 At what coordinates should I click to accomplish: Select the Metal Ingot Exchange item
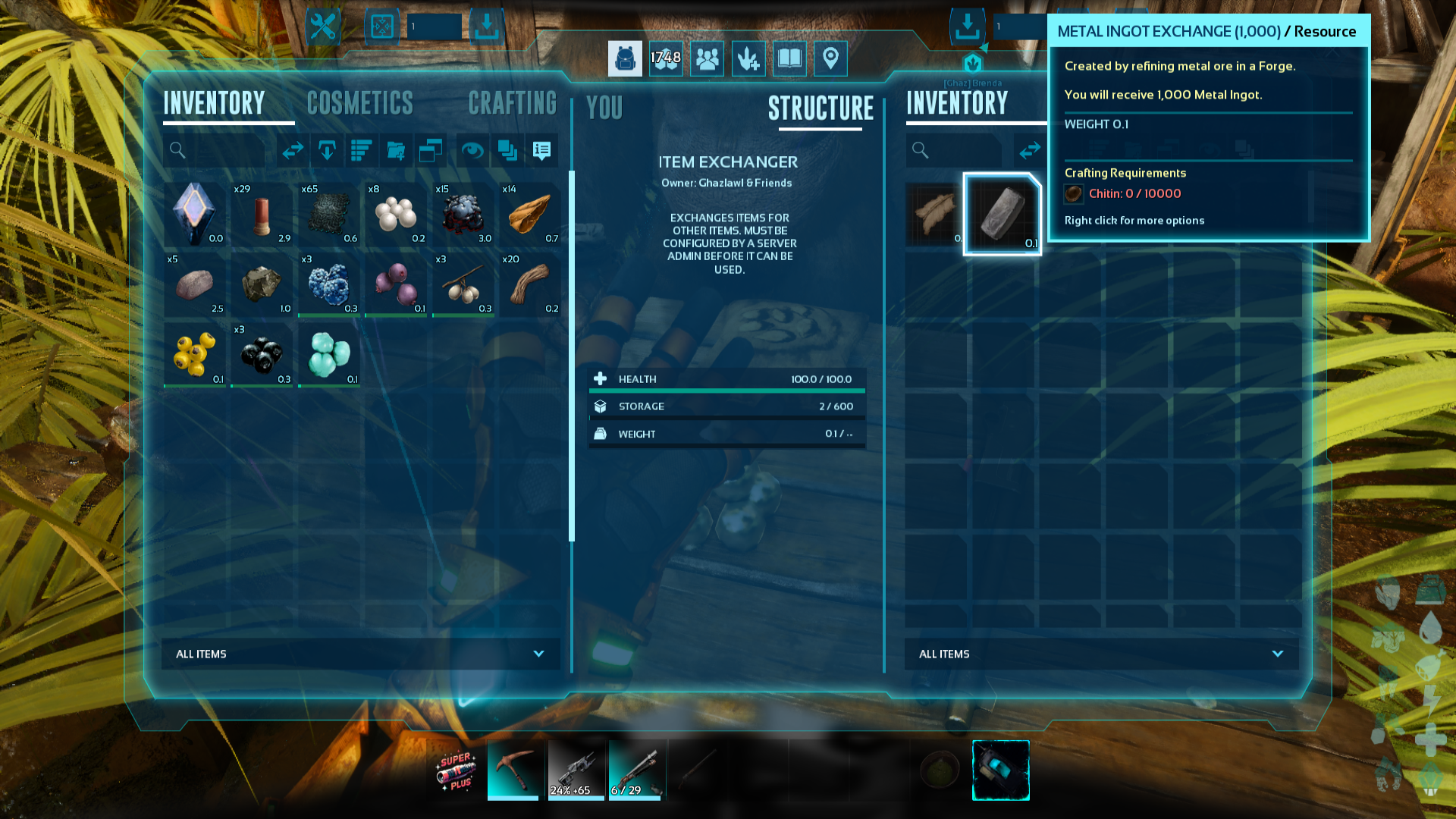[1002, 214]
